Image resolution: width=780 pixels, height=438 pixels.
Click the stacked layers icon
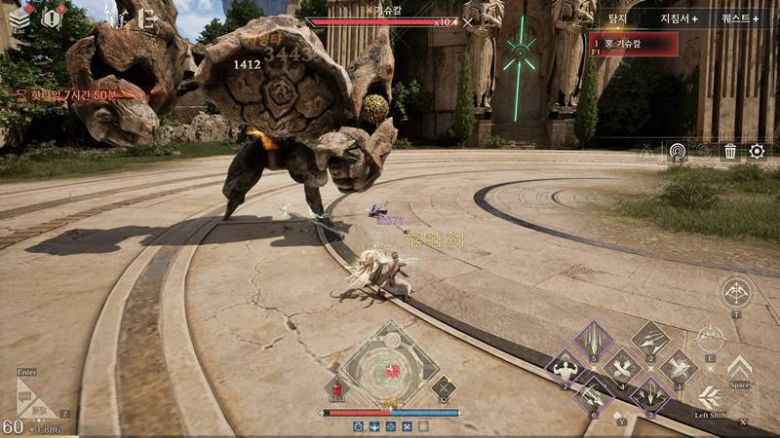[x=19, y=18]
